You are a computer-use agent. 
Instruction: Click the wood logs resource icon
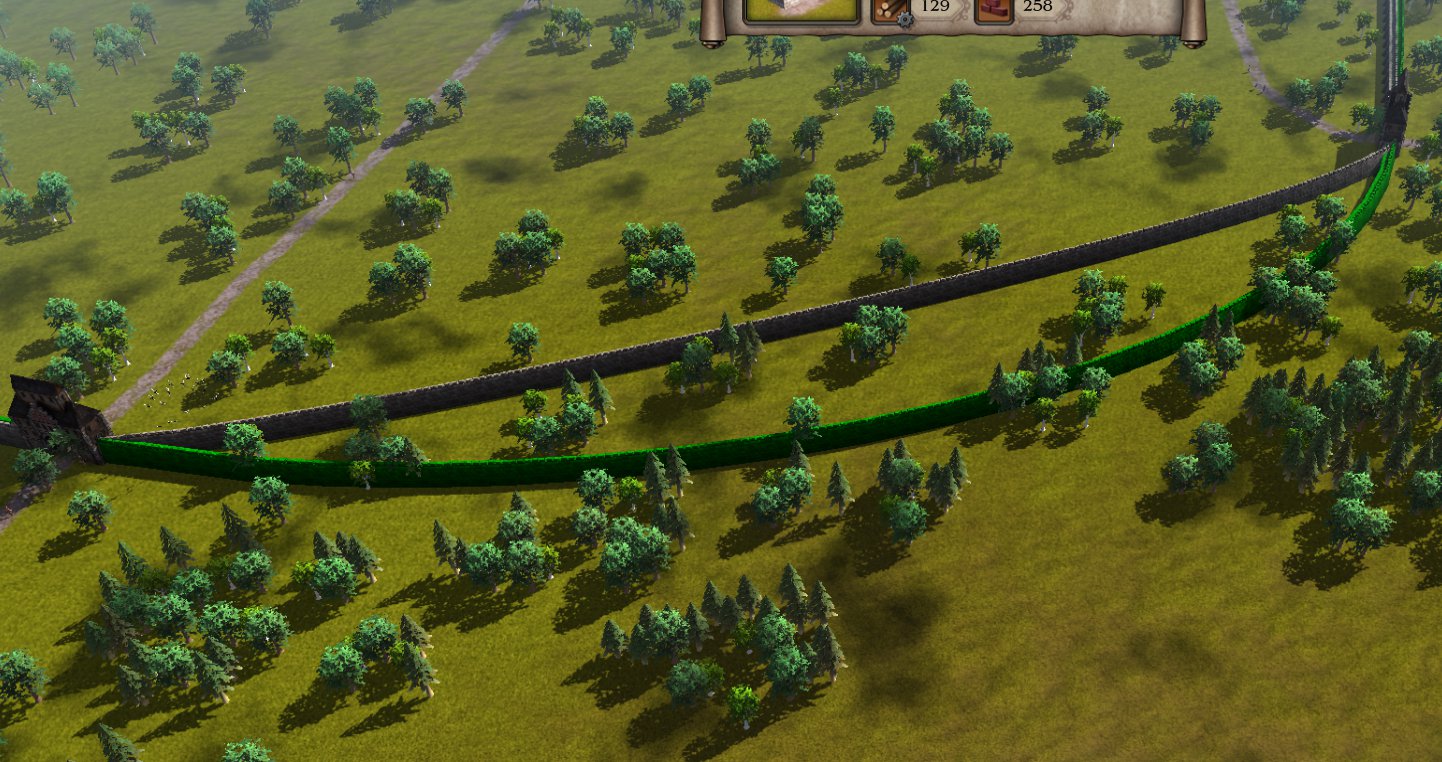click(x=890, y=9)
